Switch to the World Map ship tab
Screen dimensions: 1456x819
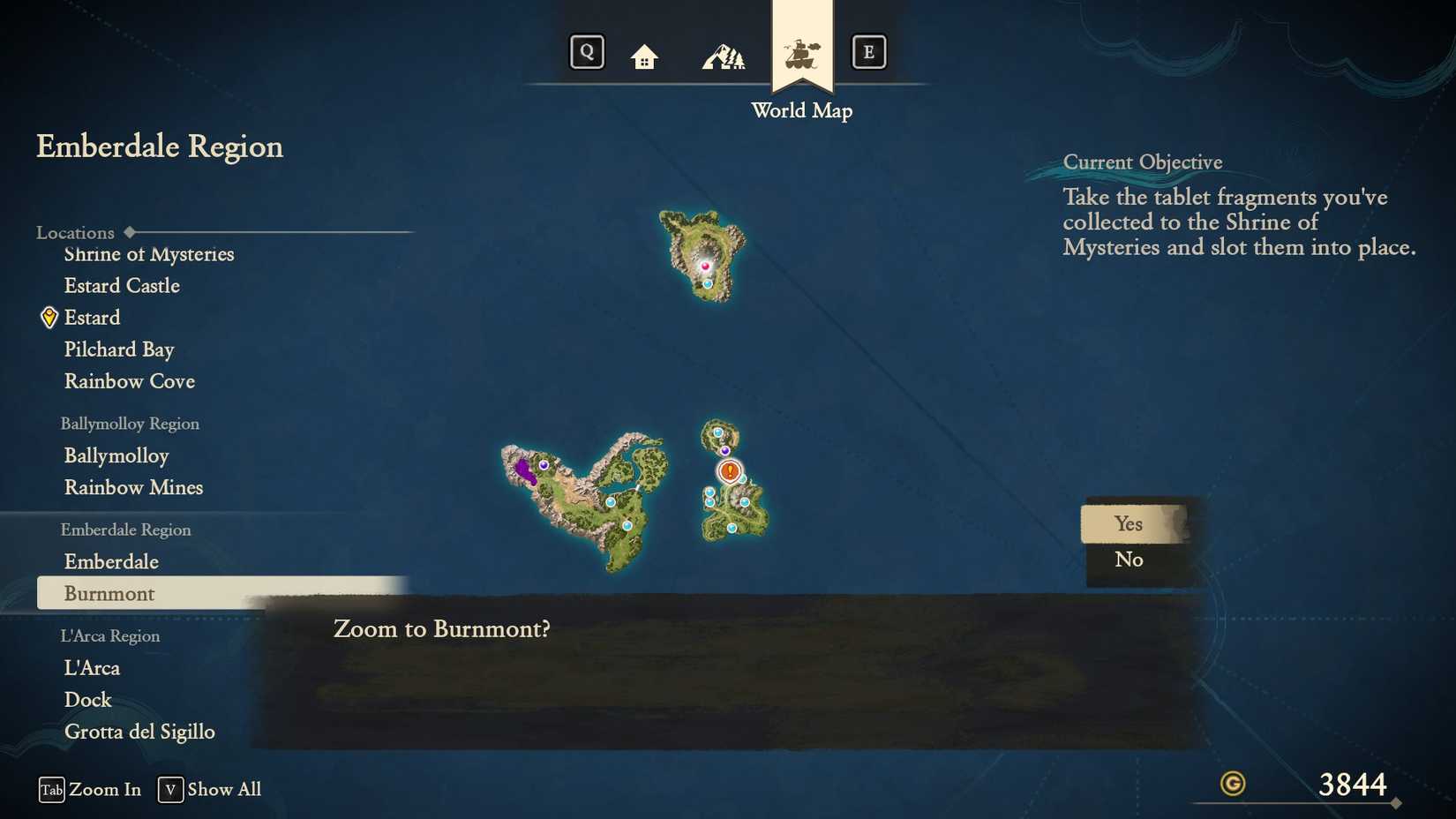(801, 51)
